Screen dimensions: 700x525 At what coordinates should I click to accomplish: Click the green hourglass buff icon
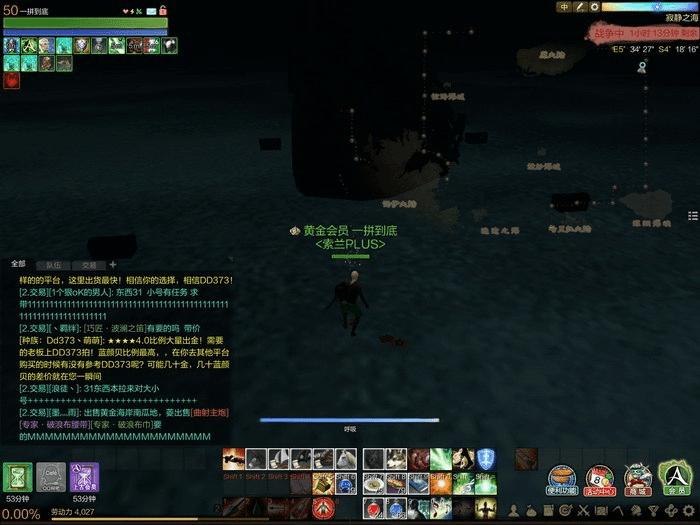(x=18, y=477)
